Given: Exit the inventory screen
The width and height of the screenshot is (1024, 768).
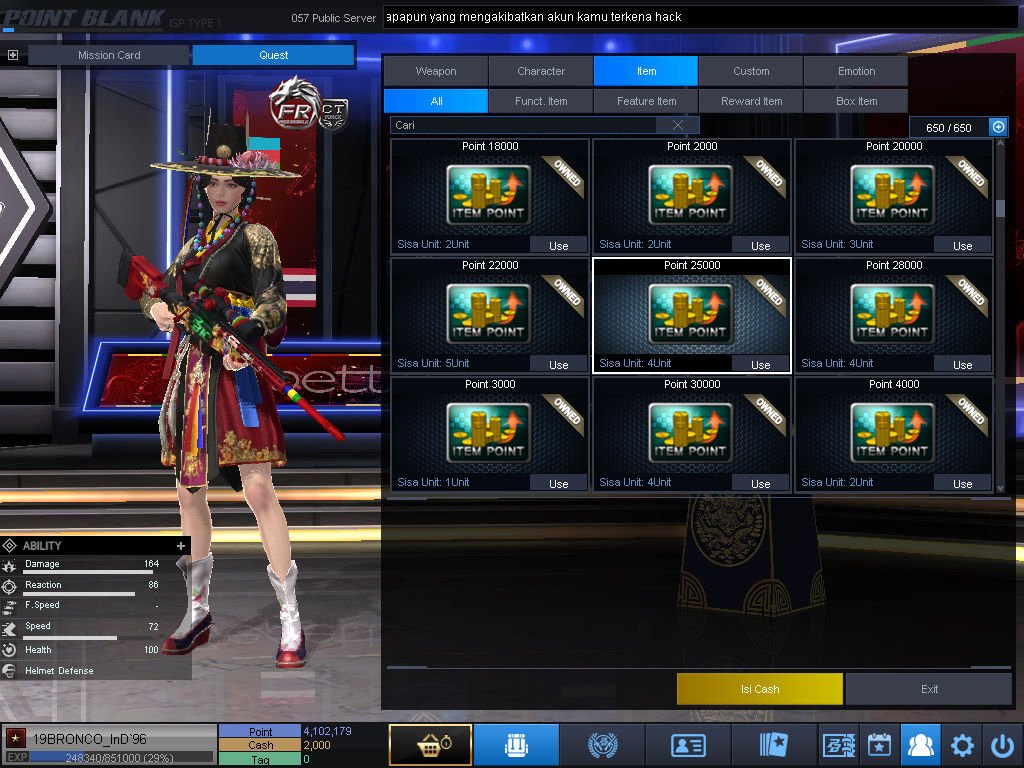Looking at the screenshot, I should [x=930, y=689].
